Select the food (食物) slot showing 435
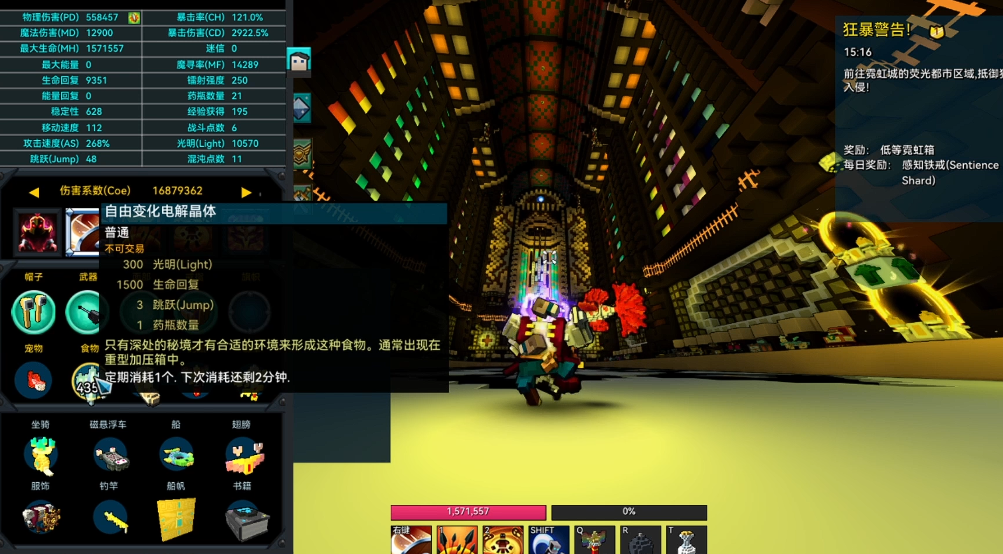The image size is (1003, 554). (x=88, y=380)
